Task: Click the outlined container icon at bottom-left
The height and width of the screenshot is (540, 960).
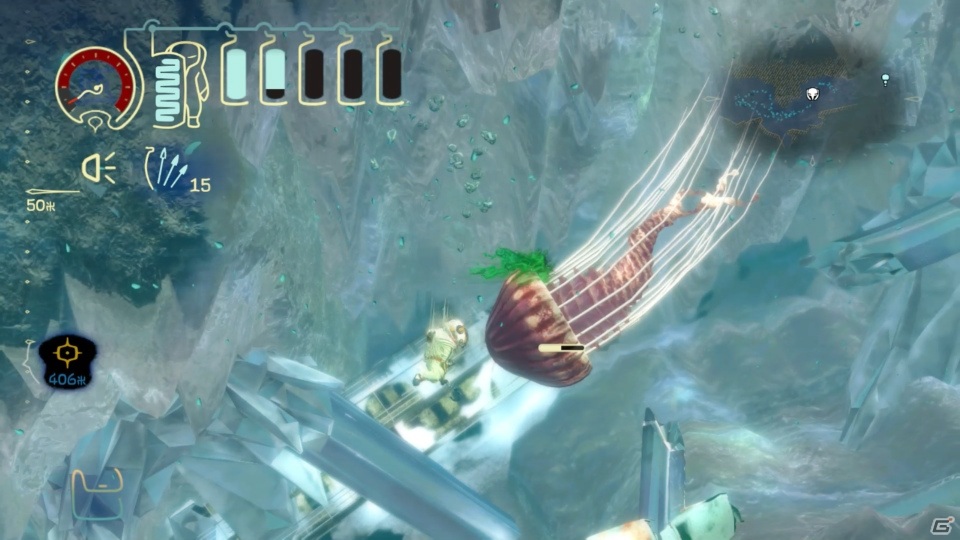Action: click(x=97, y=486)
